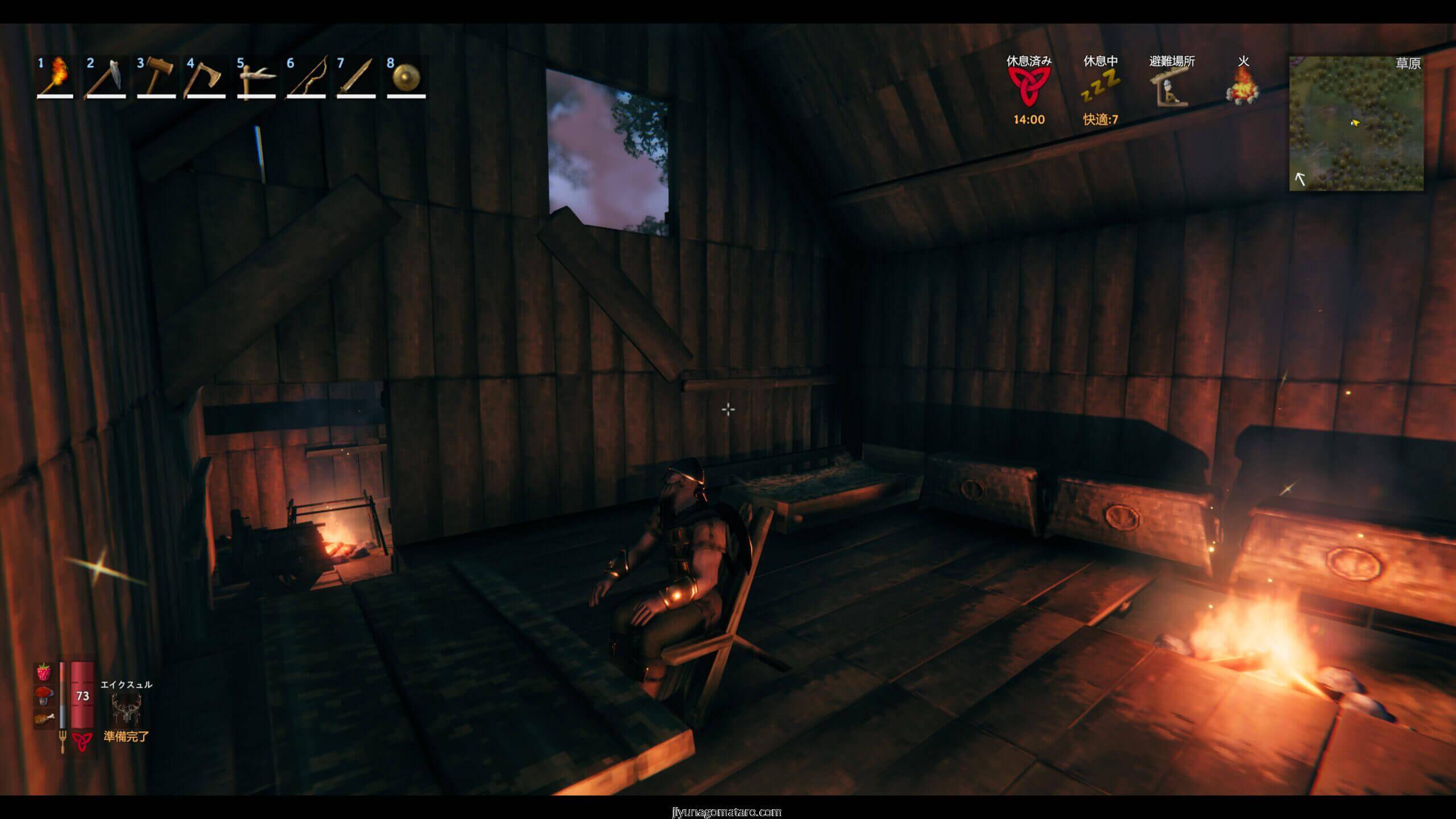Viewport: 1456px width, 819px height.
Task: Equip the antler pickaxe in slot 5
Action: pos(255,78)
